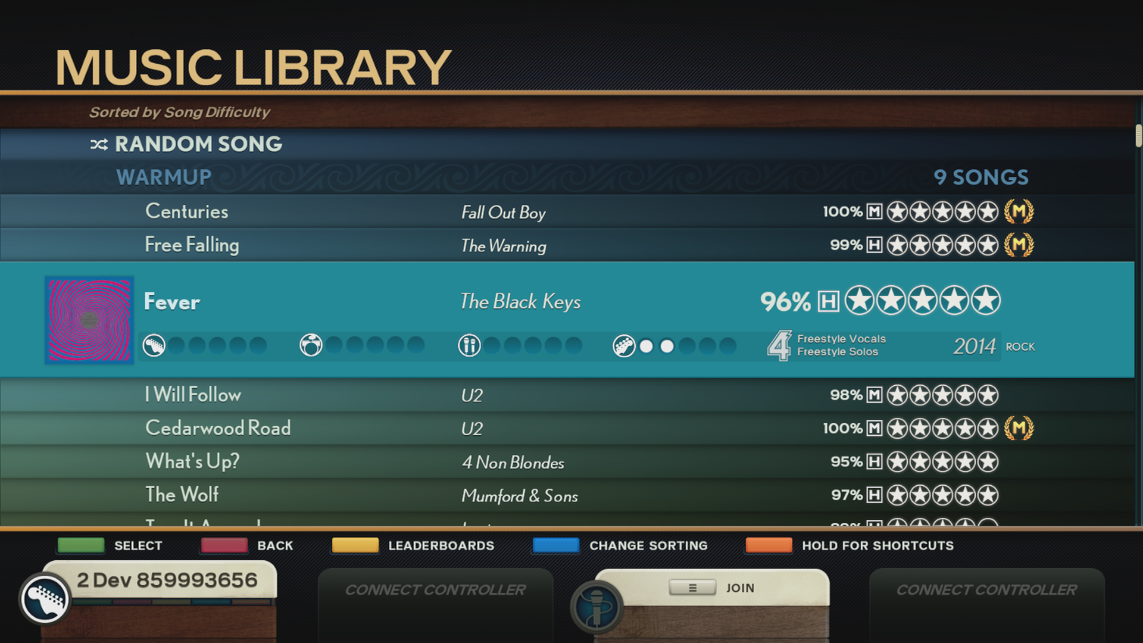Collapse the Warmup difficulty header

pyautogui.click(x=164, y=177)
